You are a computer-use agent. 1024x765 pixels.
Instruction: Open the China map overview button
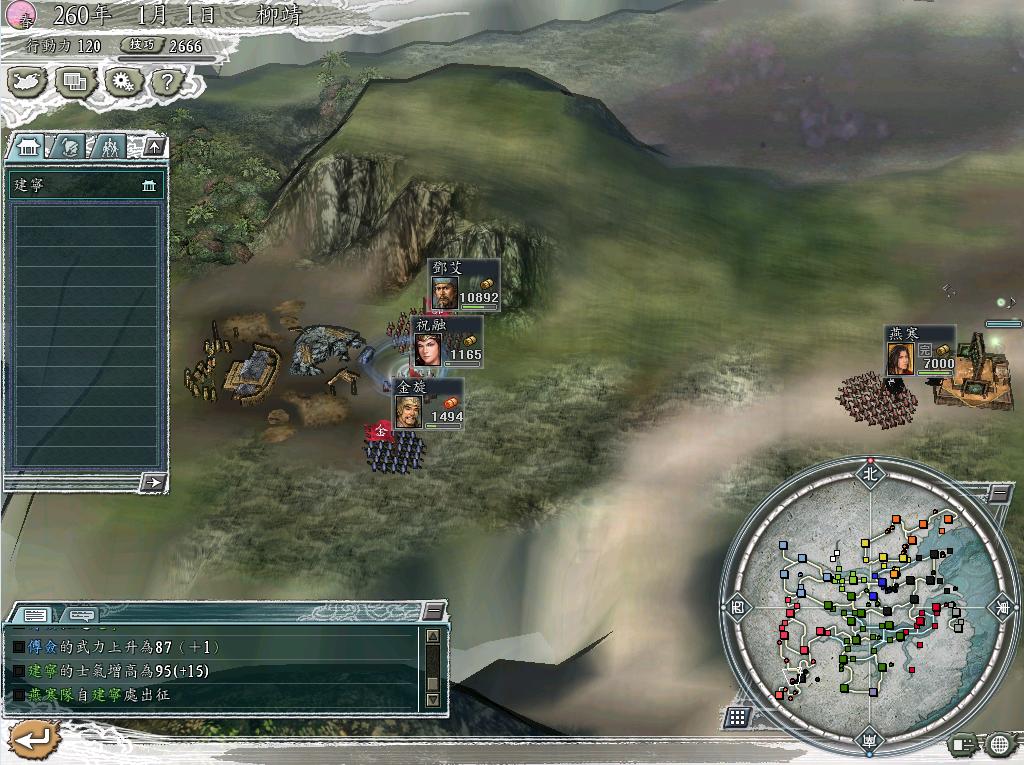[x=27, y=81]
